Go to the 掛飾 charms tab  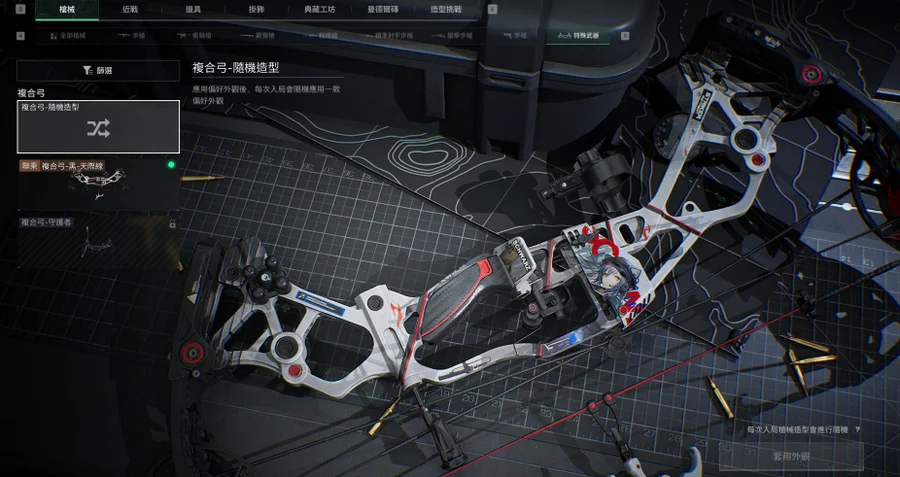(257, 9)
